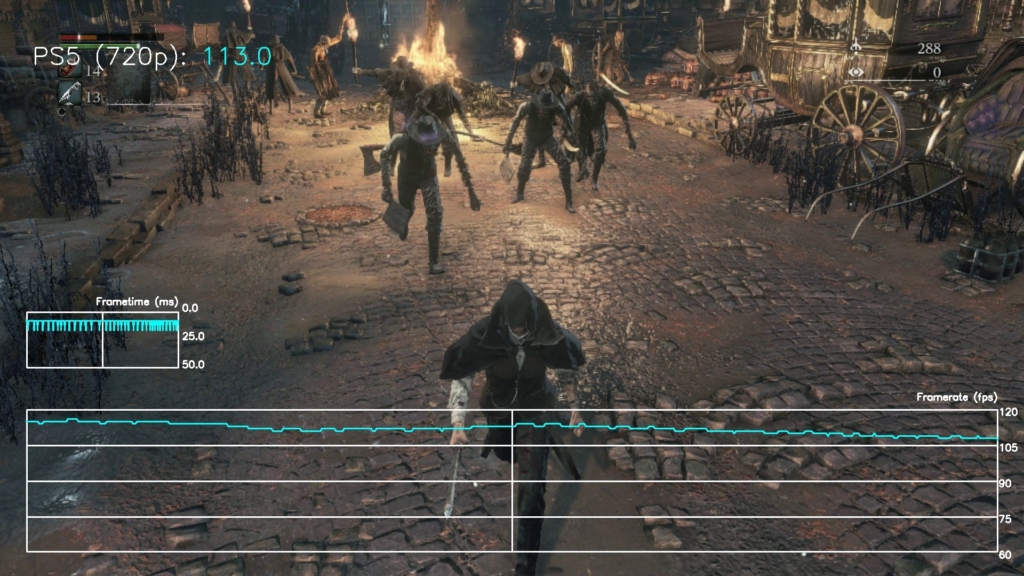This screenshot has width=1024, height=576.
Task: Click the insight eye icon
Action: (856, 72)
